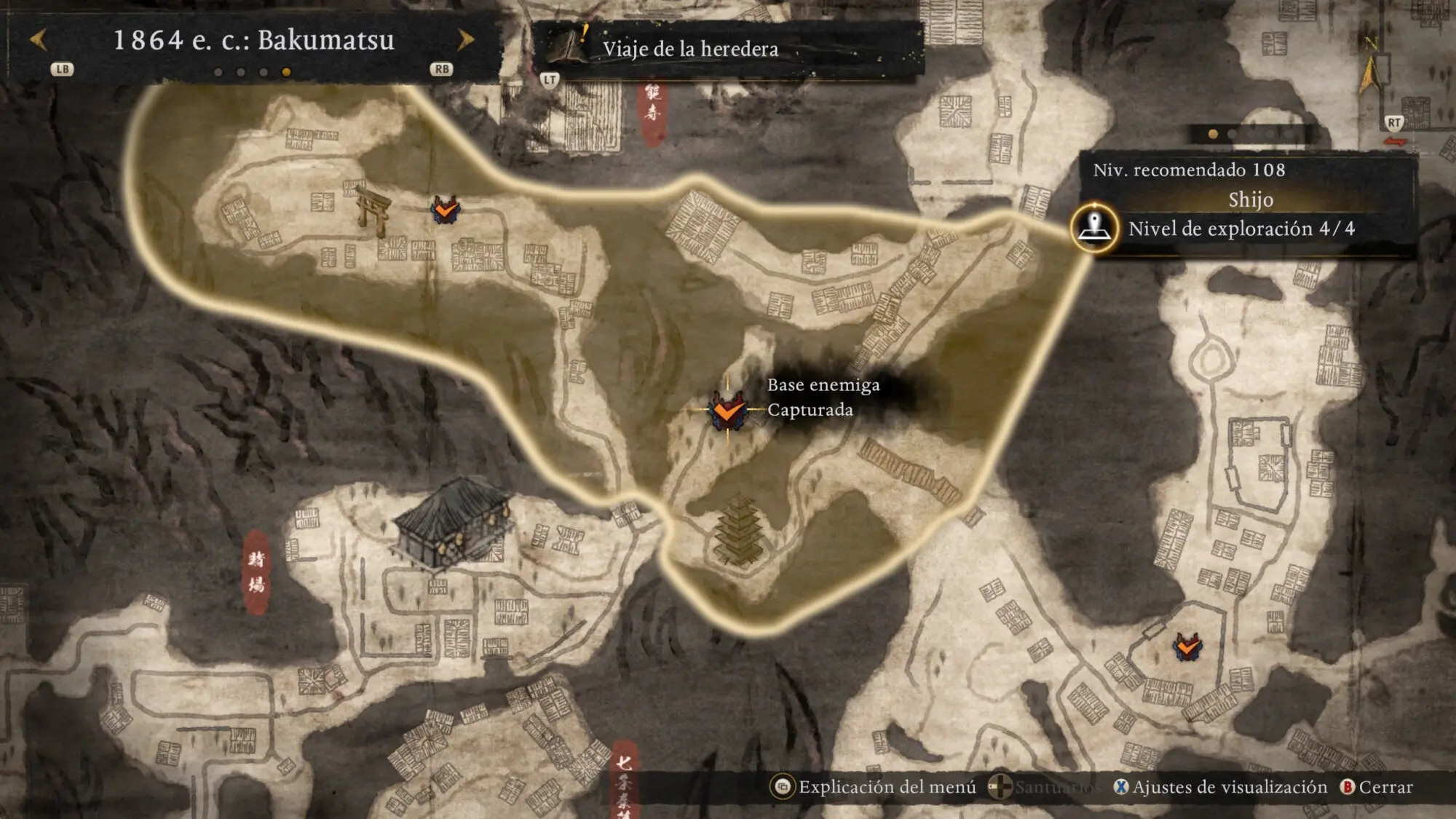The image size is (1456, 819).
Task: Open Explicación del menú
Action: coord(875,787)
